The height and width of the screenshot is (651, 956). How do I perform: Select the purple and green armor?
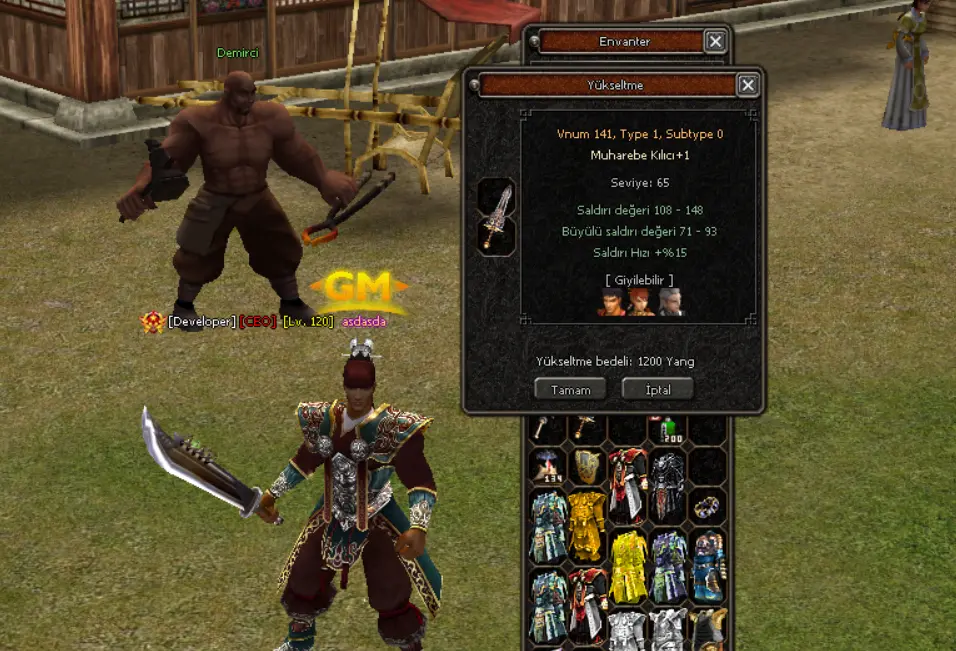pos(667,566)
